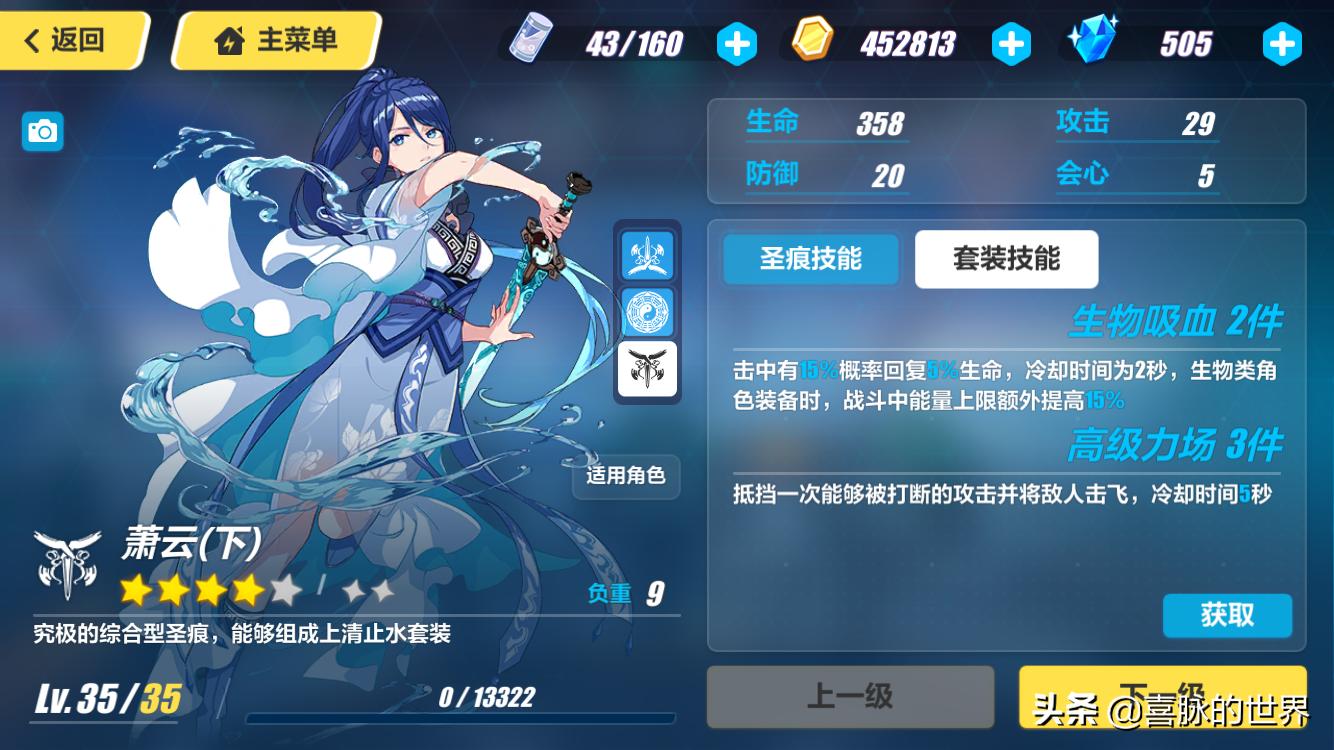Click the plus beside the stamina counter
The width and height of the screenshot is (1334, 750).
click(738, 44)
